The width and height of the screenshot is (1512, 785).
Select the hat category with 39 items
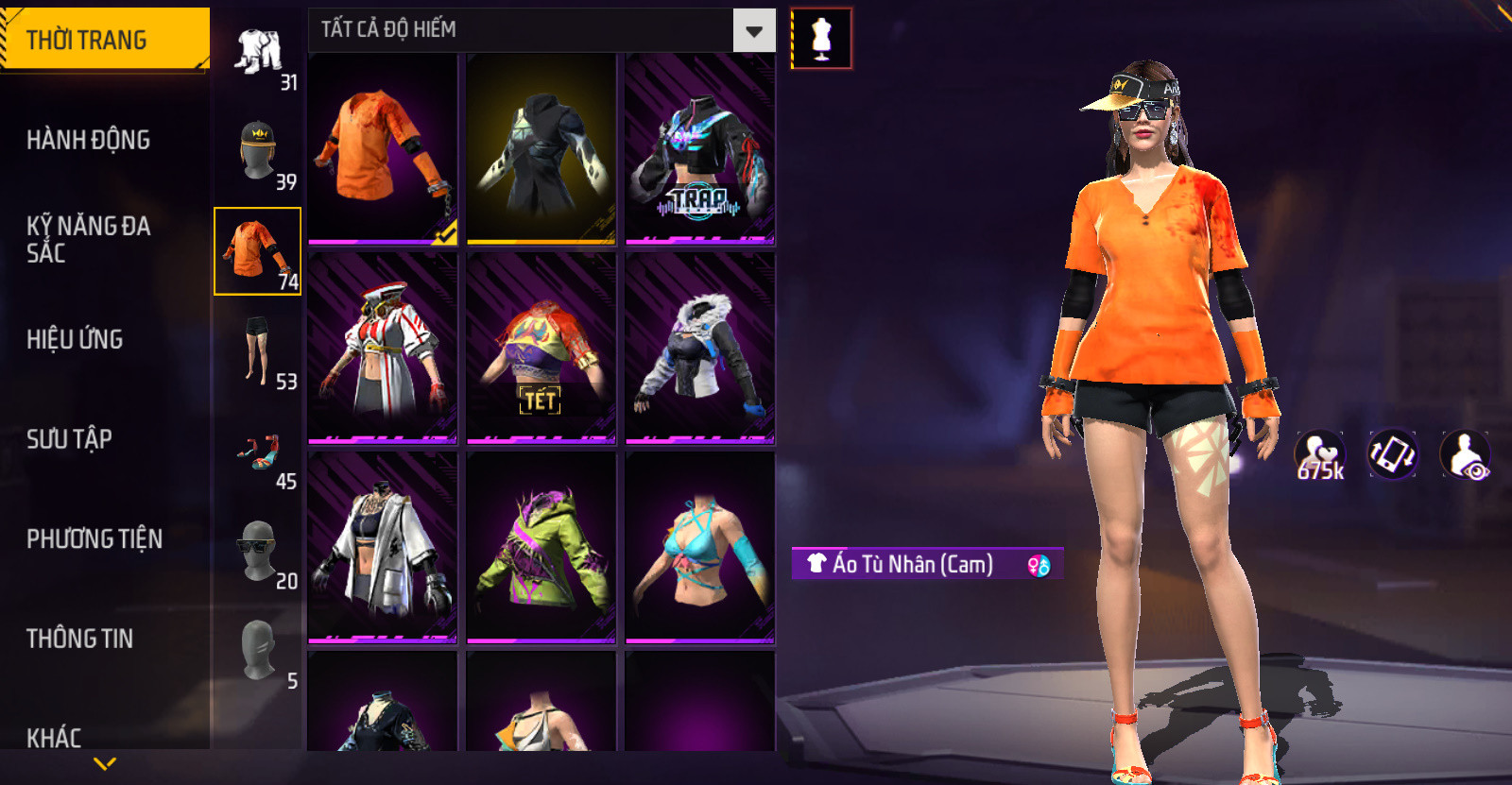tap(258, 151)
